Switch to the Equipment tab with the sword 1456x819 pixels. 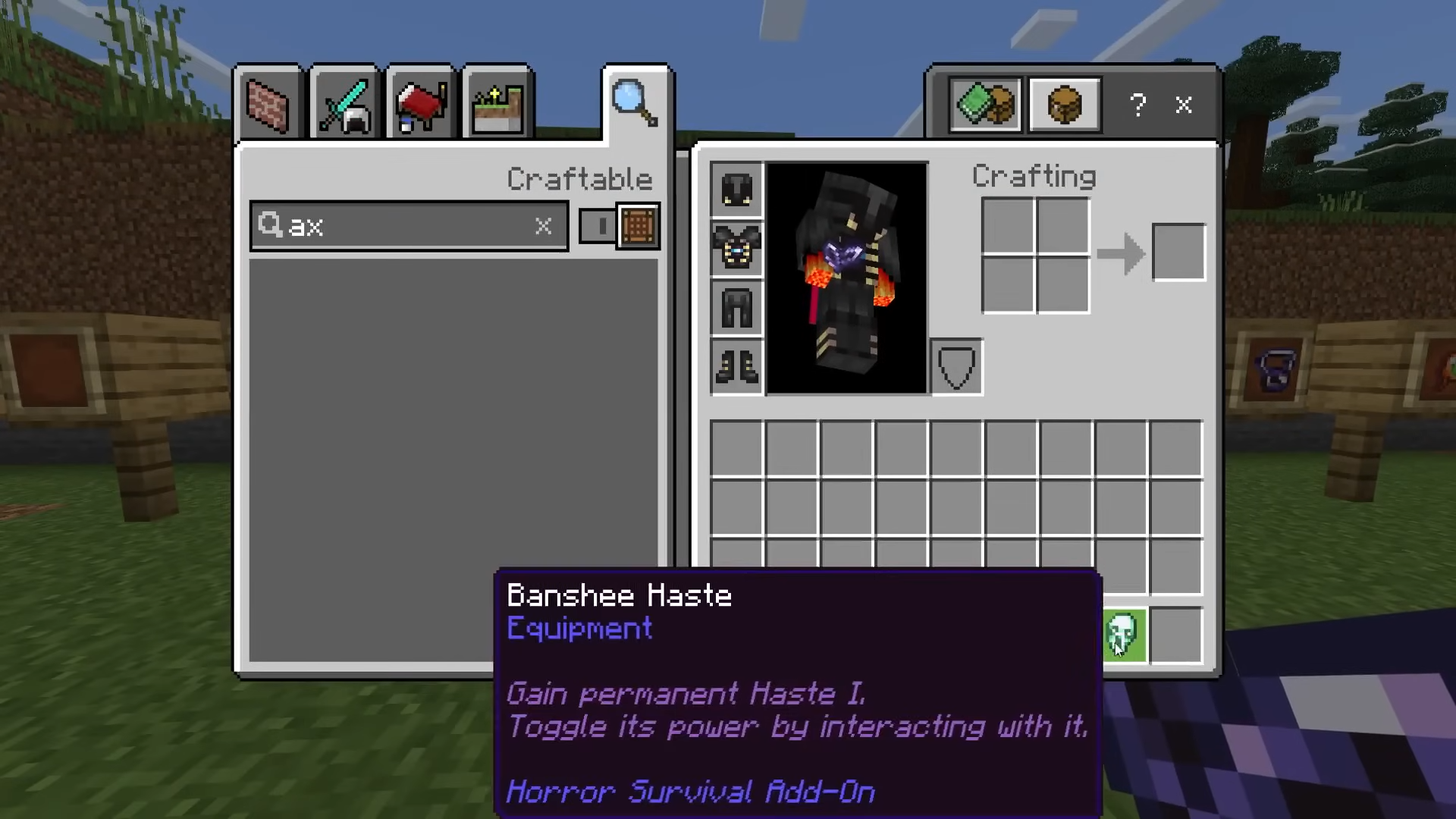tap(345, 105)
